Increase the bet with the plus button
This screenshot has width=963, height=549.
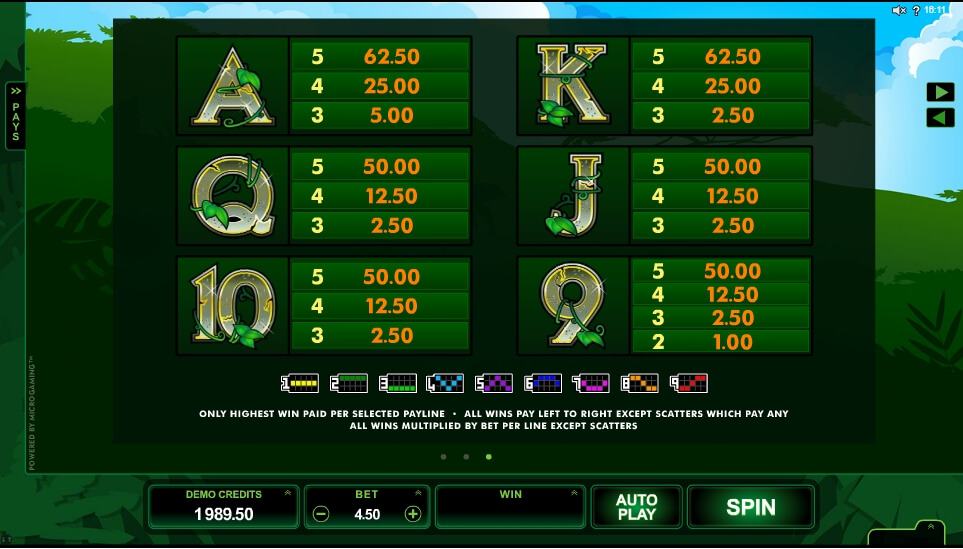point(412,514)
